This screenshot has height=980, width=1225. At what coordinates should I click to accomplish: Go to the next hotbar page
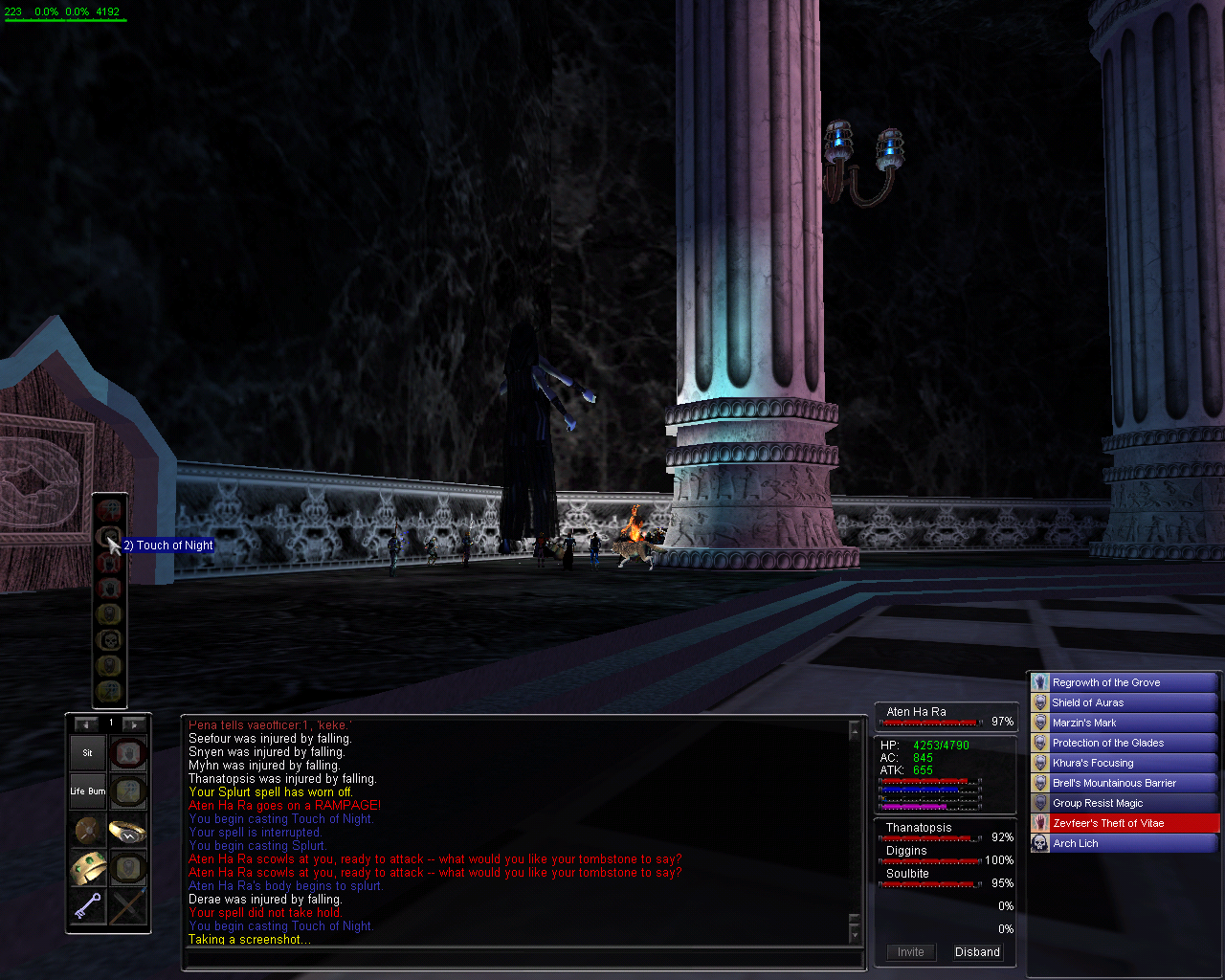134,724
